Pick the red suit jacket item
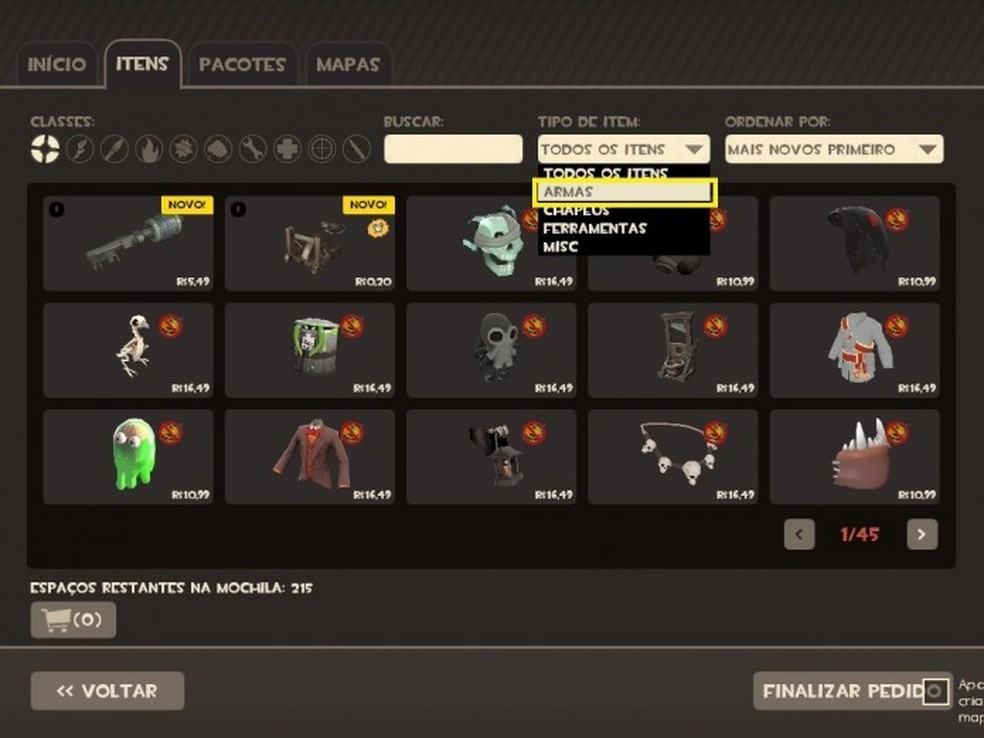984x738 pixels. click(x=310, y=456)
